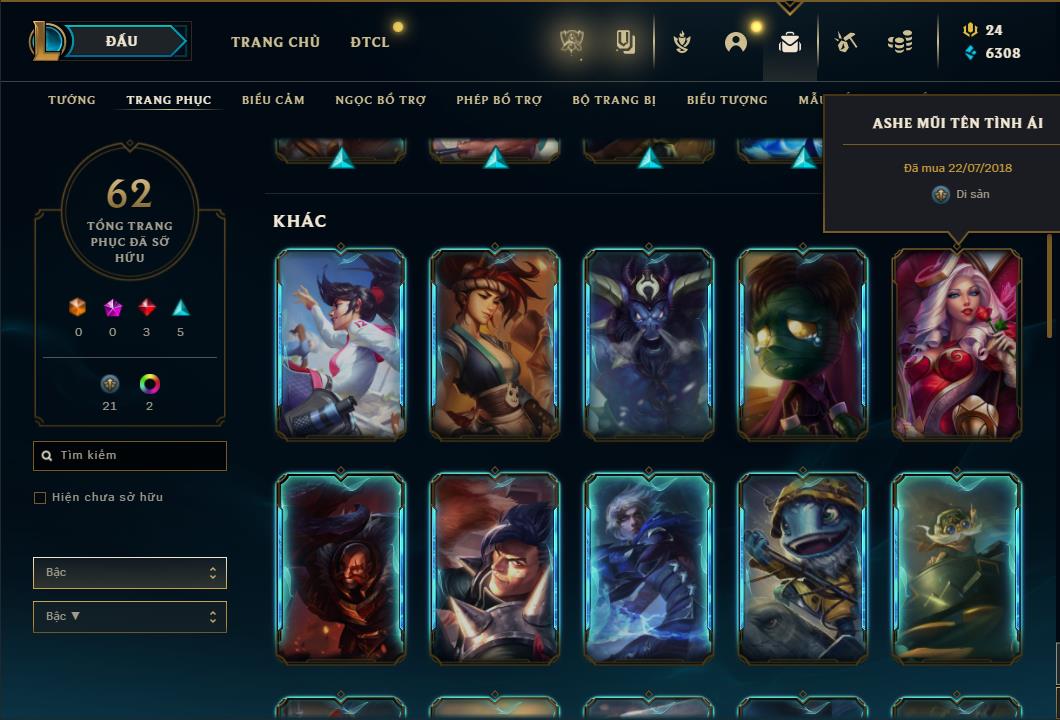Switch to the TƯỚNG tab
Image resolution: width=1060 pixels, height=720 pixels.
(x=72, y=100)
